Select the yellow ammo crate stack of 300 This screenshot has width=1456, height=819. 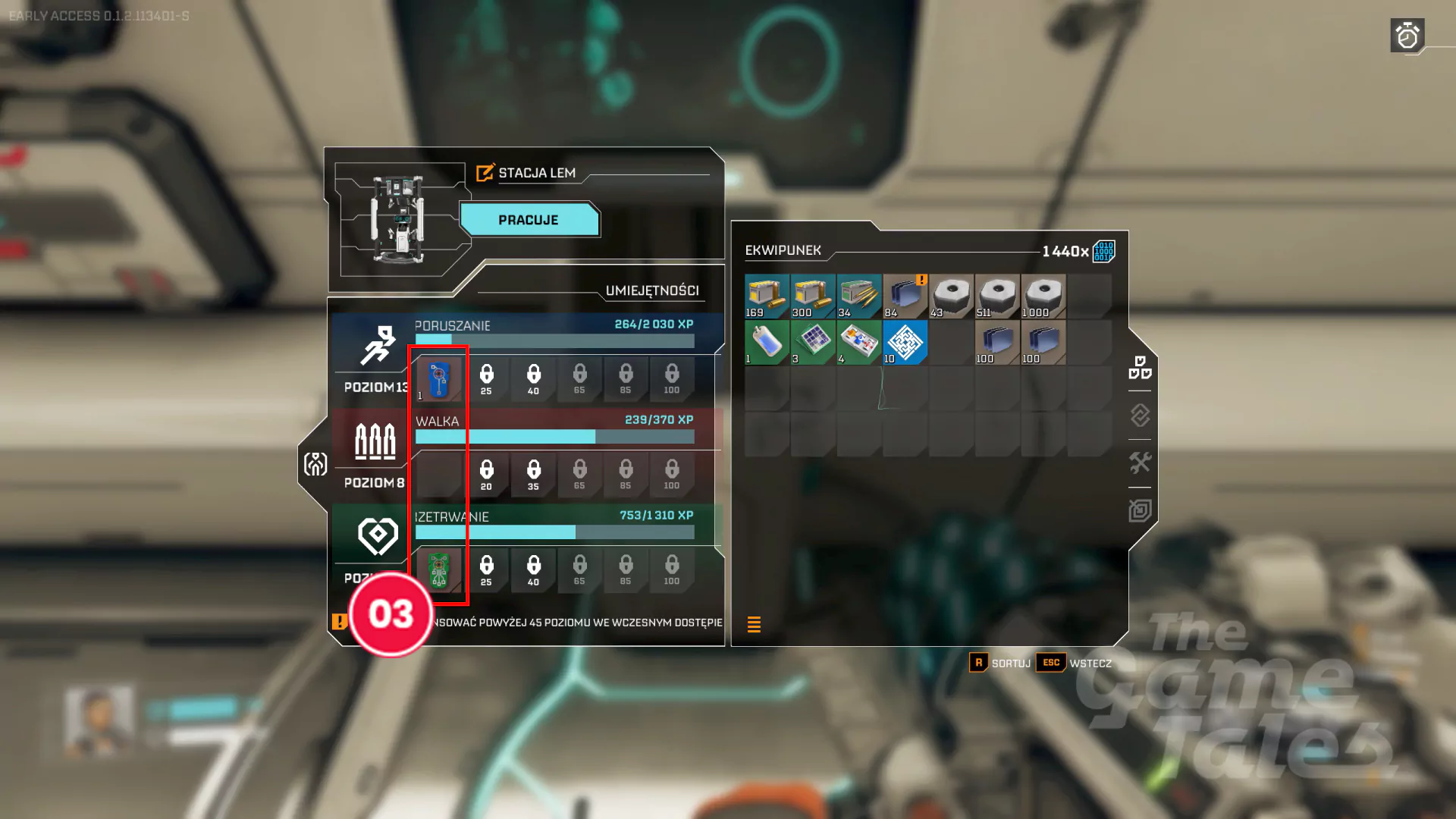(x=813, y=296)
